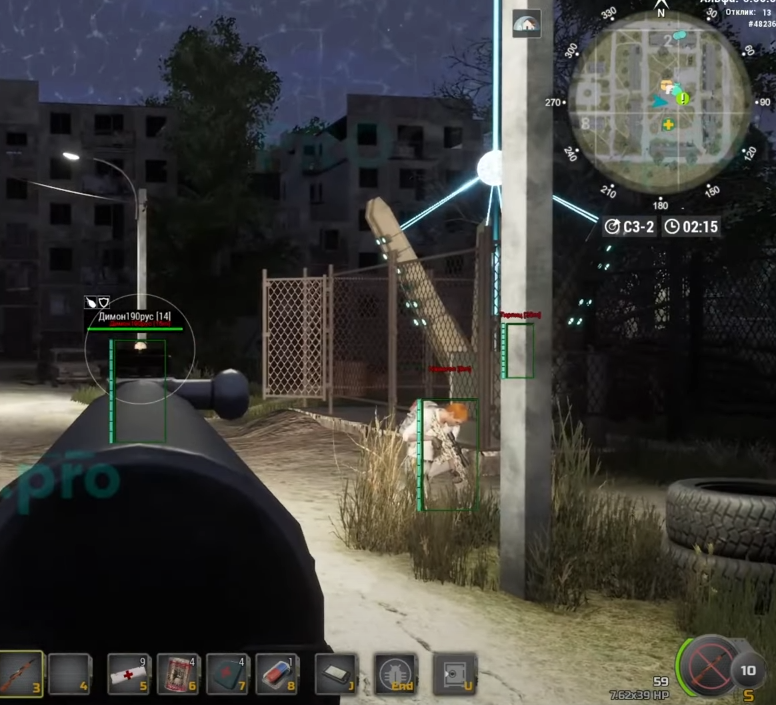The image size is (776, 705).
Task: Select the green exclamation marker on minimap
Action: pyautogui.click(x=683, y=97)
